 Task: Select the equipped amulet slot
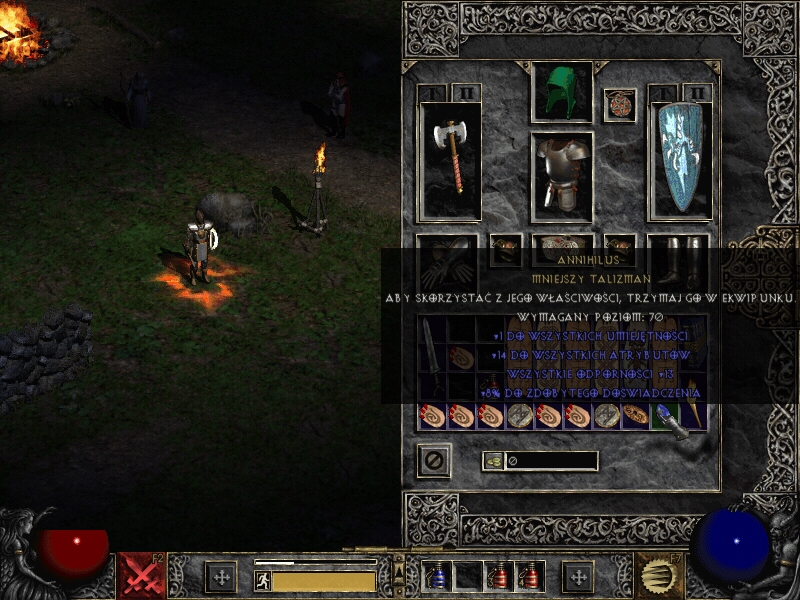click(x=620, y=105)
